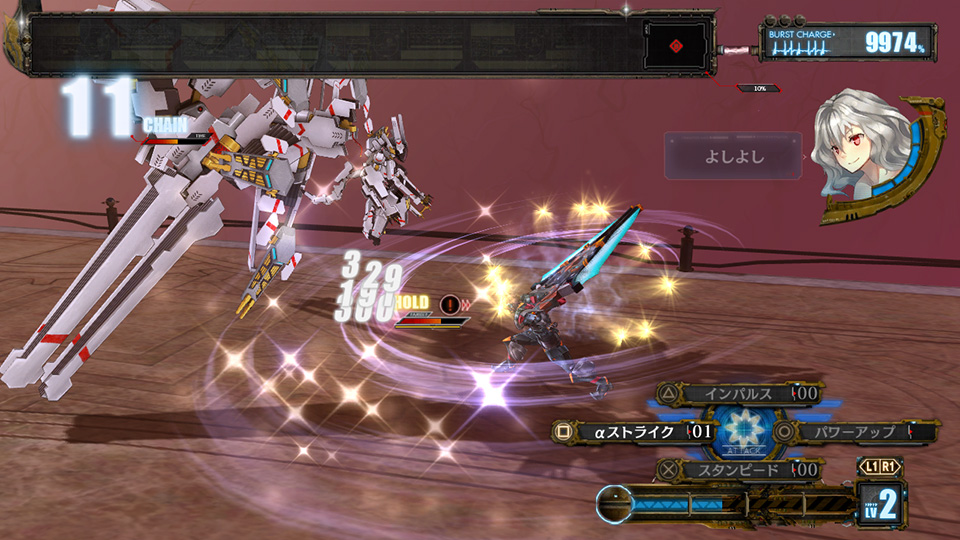Click the silver-haired character portrait

pyautogui.click(x=860, y=152)
